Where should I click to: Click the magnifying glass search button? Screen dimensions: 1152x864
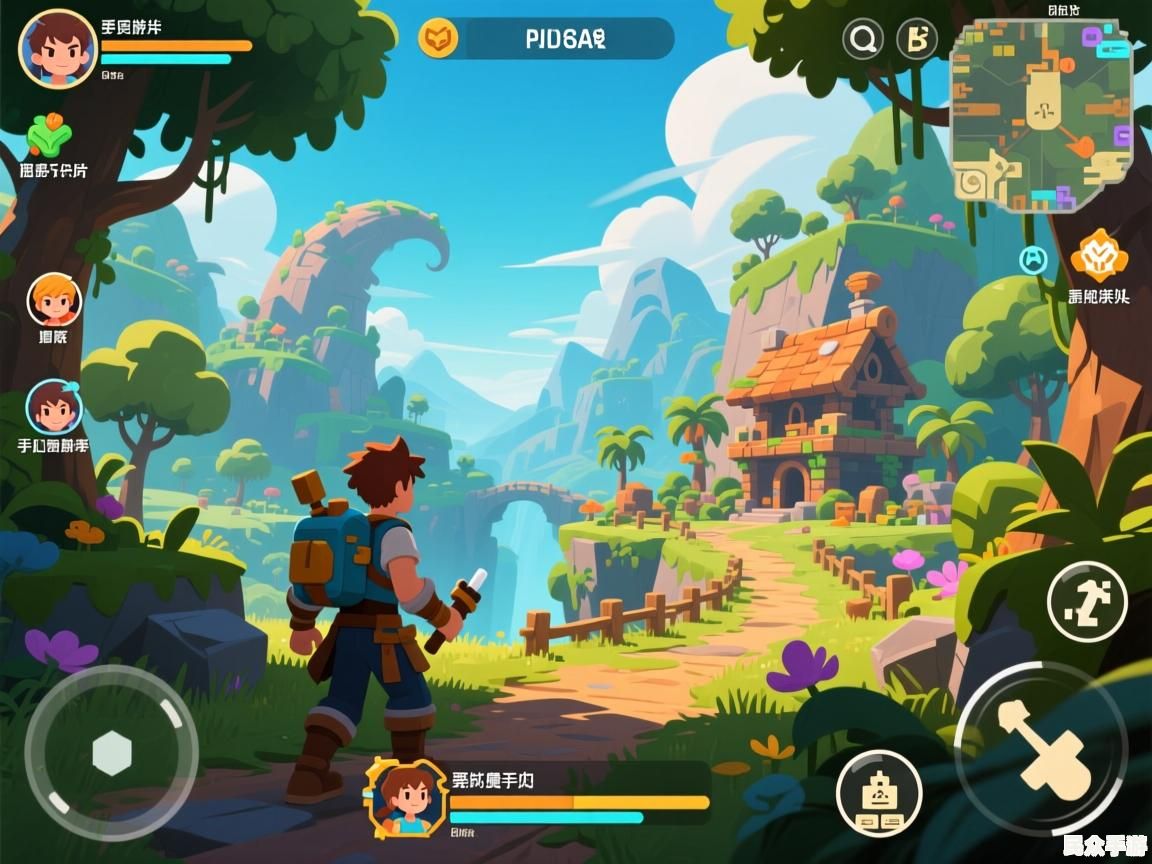tap(864, 40)
